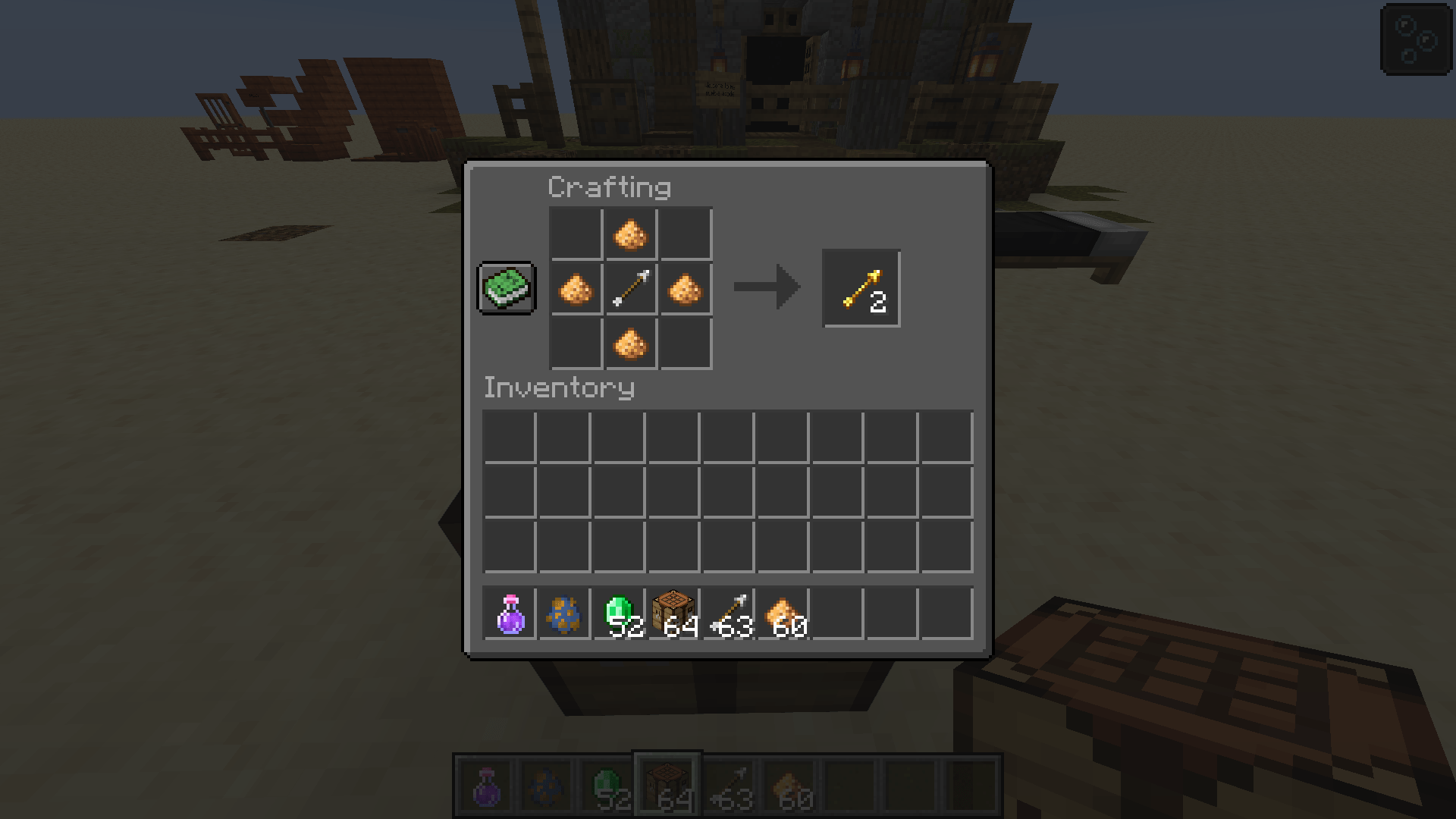Click glowstone dust in the right crafting slot

point(686,287)
